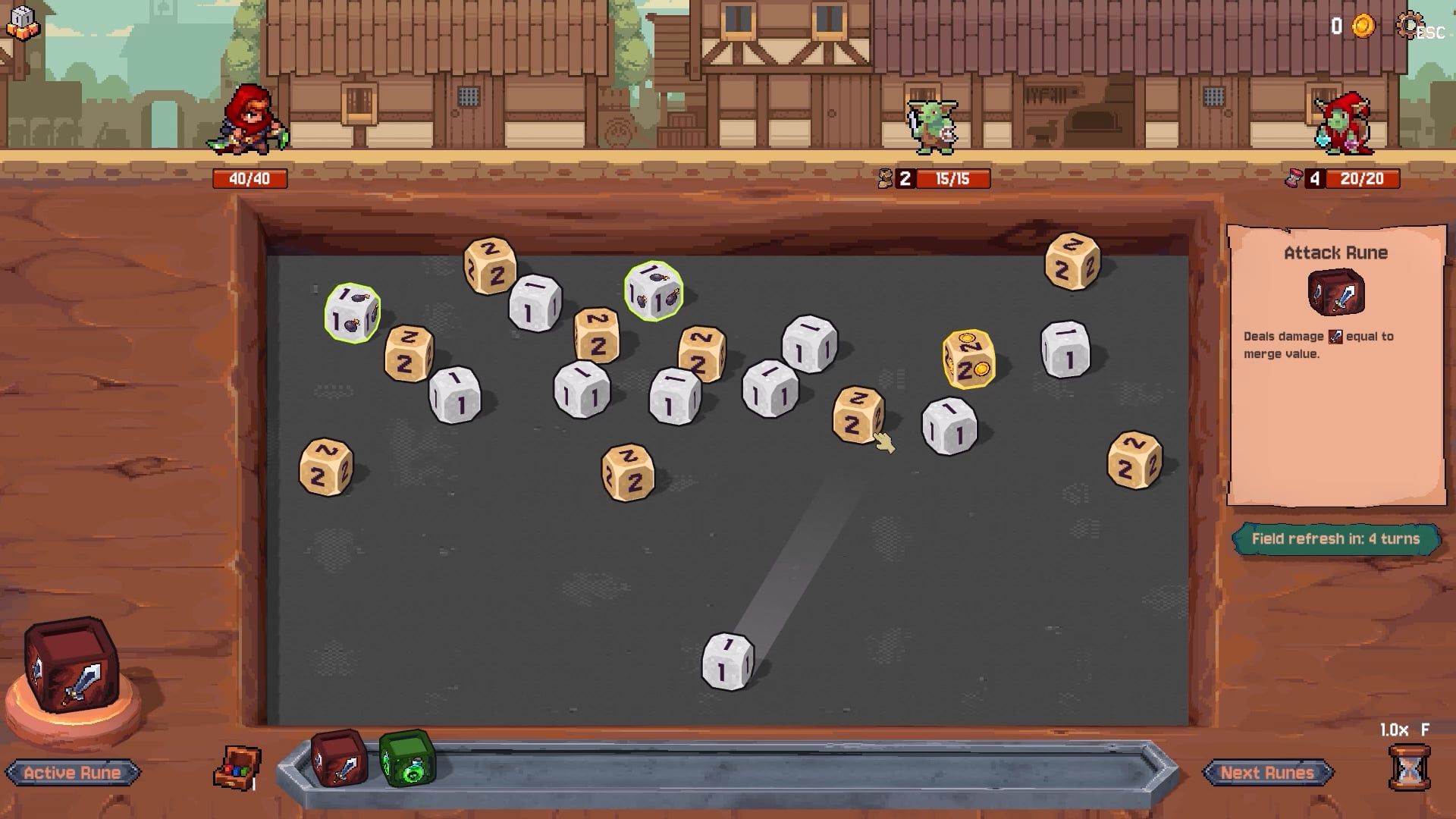1456x819 pixels.
Task: Click the Next Runes label
Action: click(1266, 773)
